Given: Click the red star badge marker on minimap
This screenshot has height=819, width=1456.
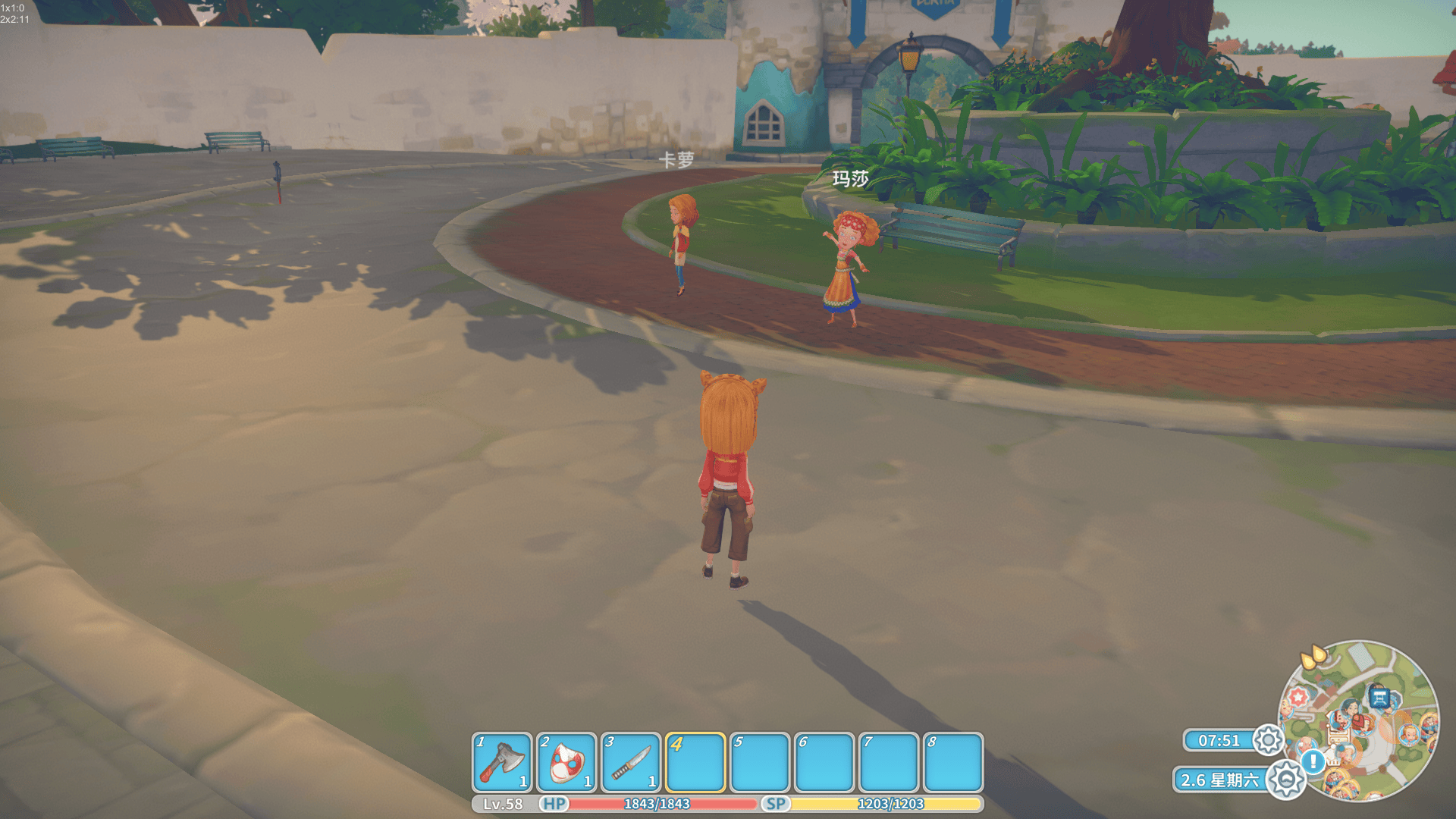Looking at the screenshot, I should [x=1298, y=696].
